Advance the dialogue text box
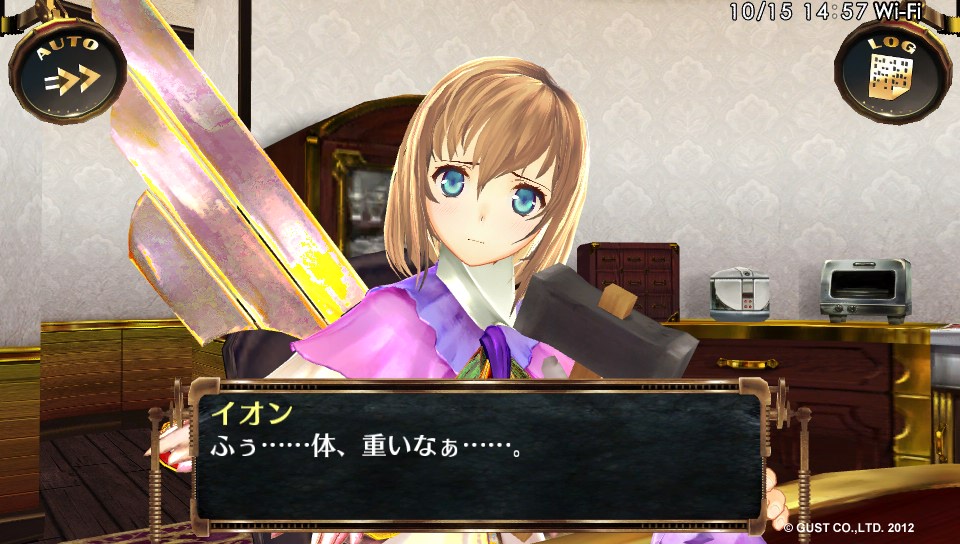The width and height of the screenshot is (960, 544). click(478, 453)
